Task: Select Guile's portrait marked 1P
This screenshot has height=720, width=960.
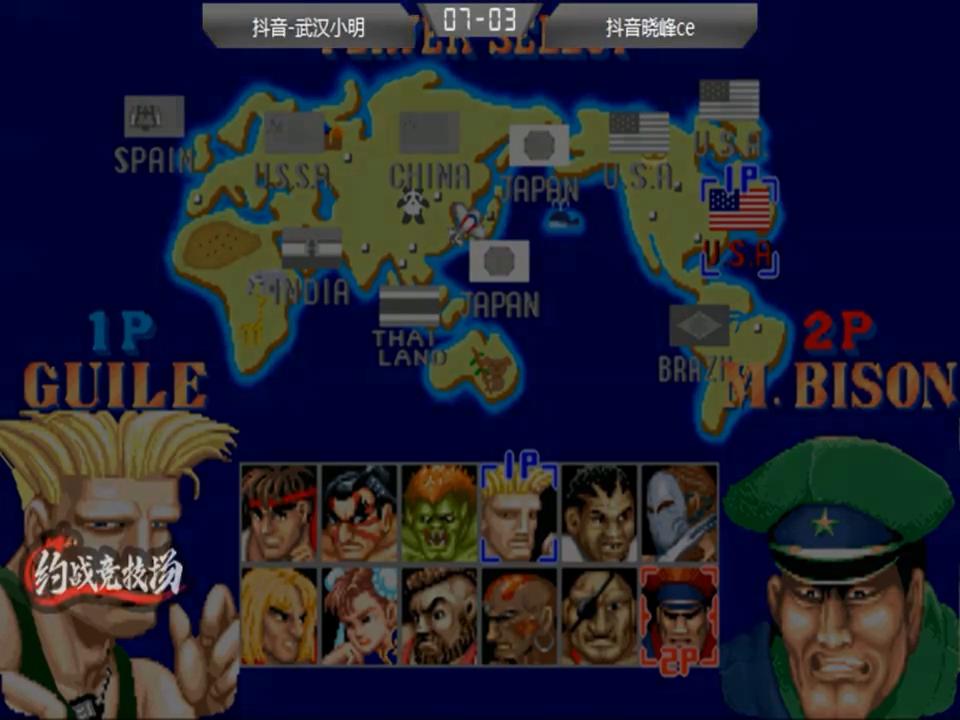Action: point(519,513)
